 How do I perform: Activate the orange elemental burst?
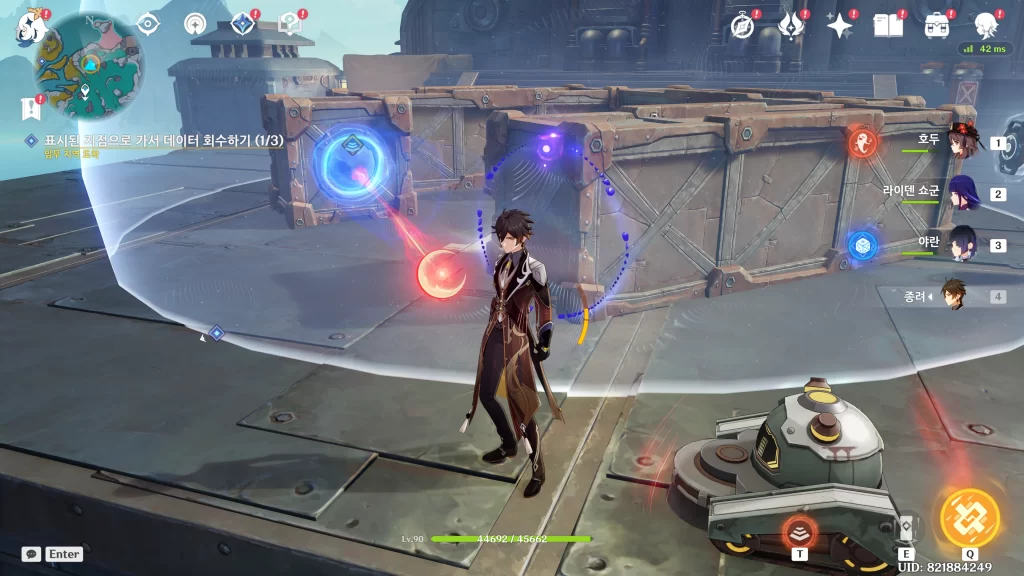coord(969,518)
